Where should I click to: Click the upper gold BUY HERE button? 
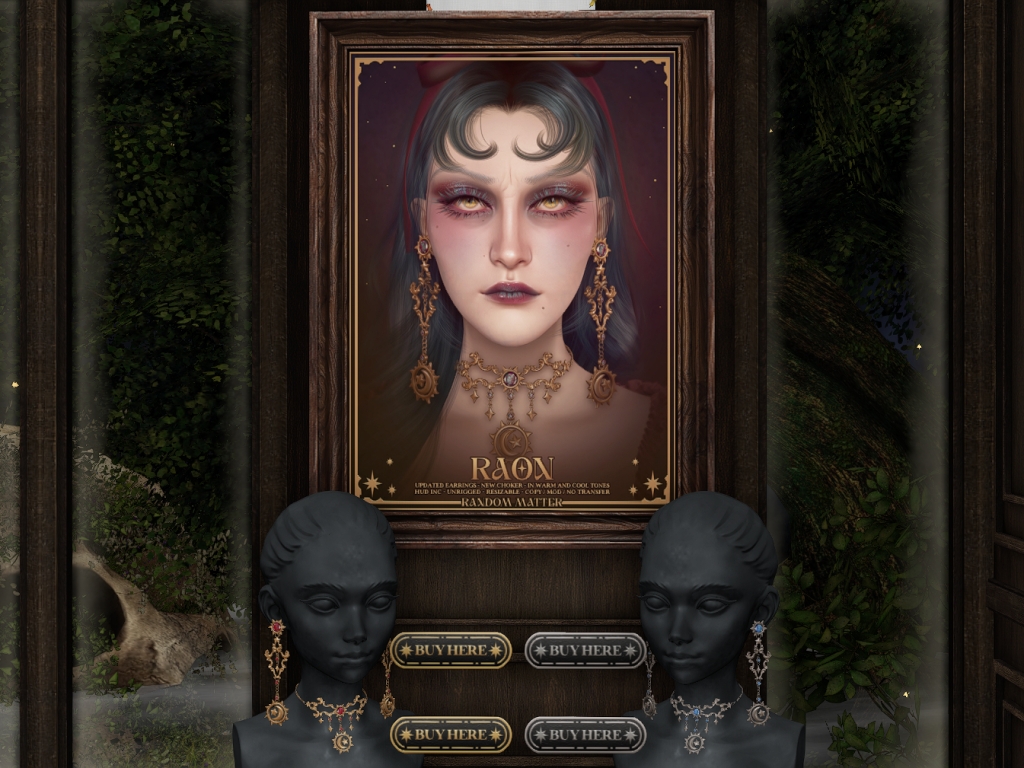point(450,650)
